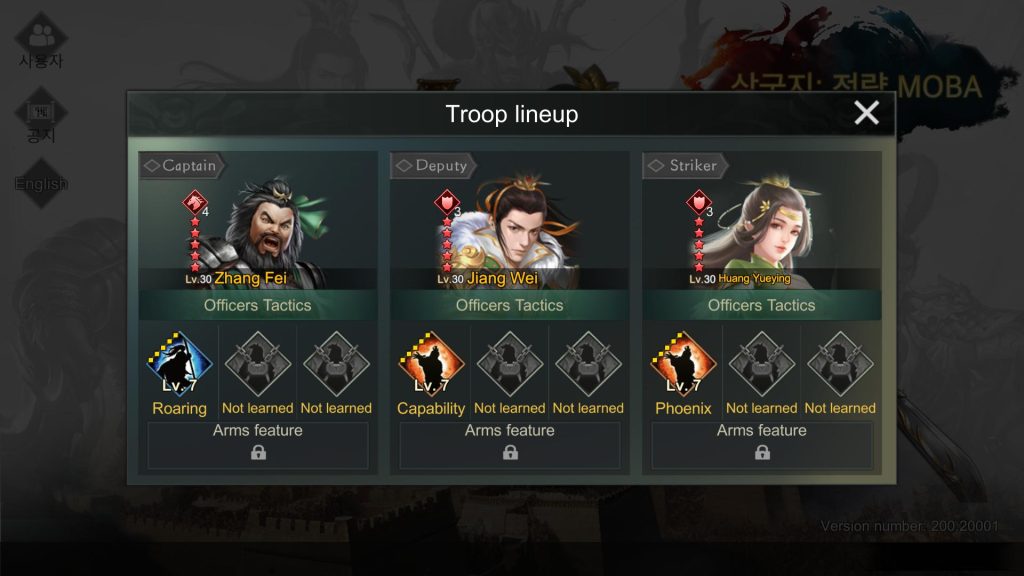Close the Troop lineup window

point(866,113)
